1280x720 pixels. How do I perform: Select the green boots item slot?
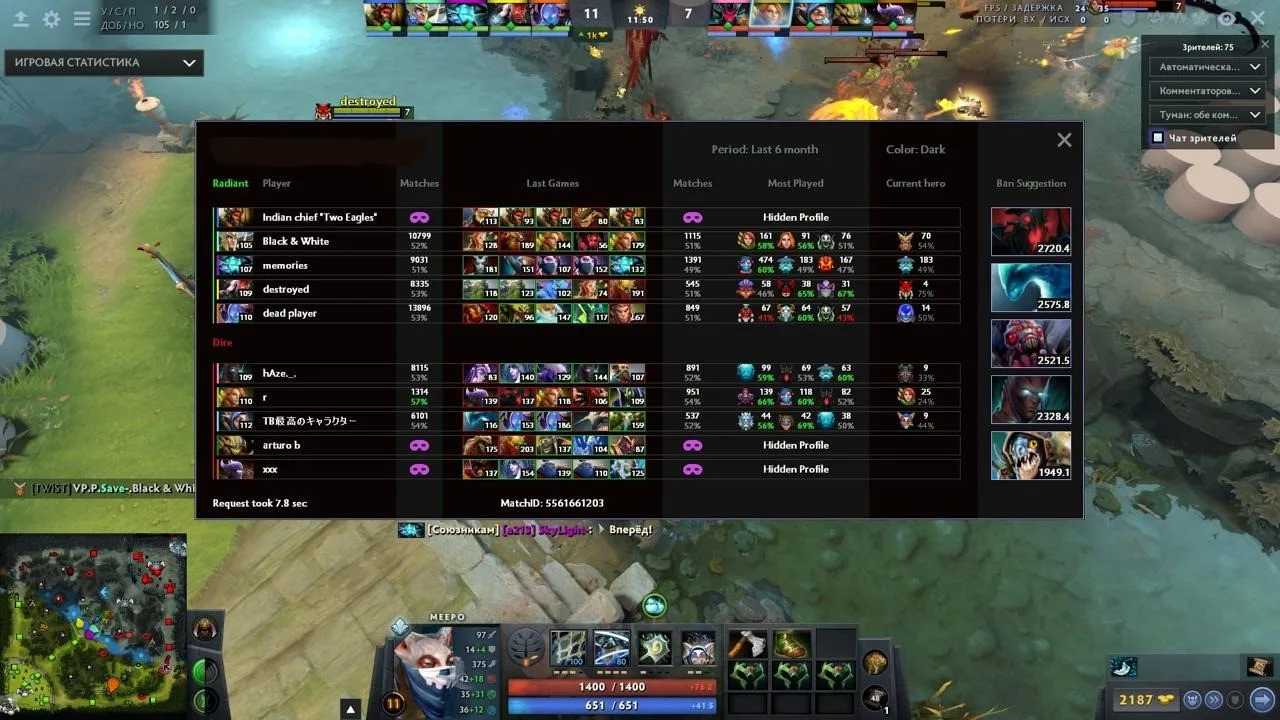coord(791,645)
